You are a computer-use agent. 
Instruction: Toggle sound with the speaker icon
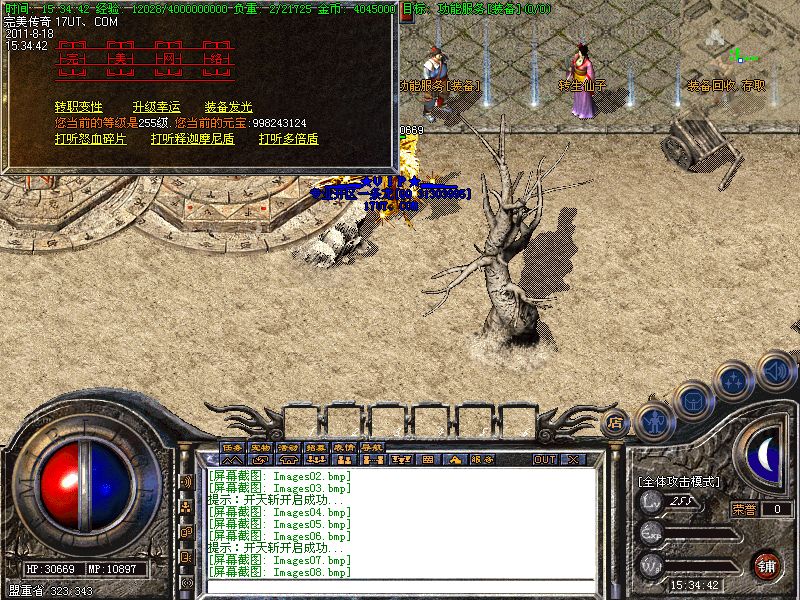coord(775,369)
